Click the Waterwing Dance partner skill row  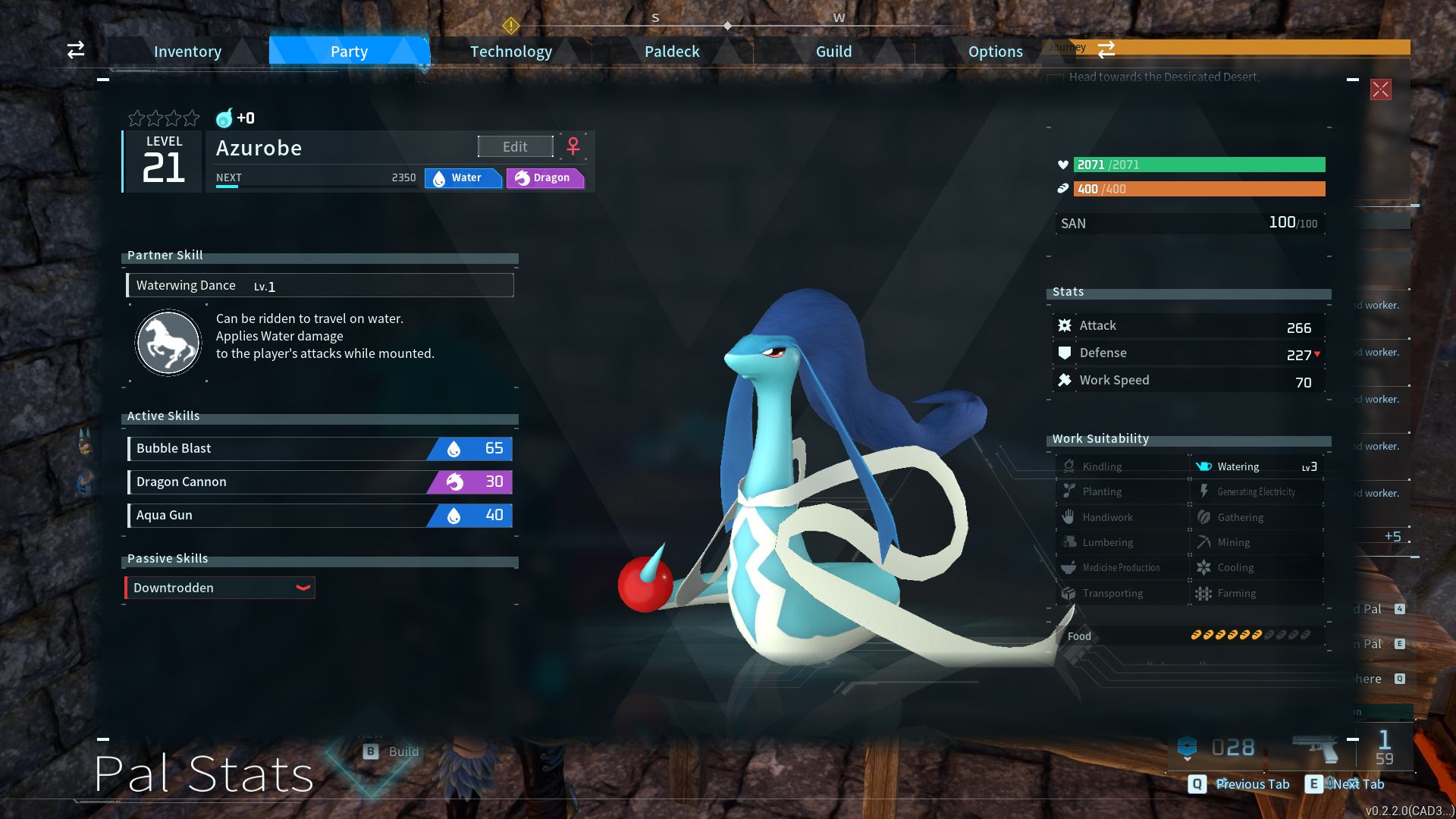click(320, 285)
